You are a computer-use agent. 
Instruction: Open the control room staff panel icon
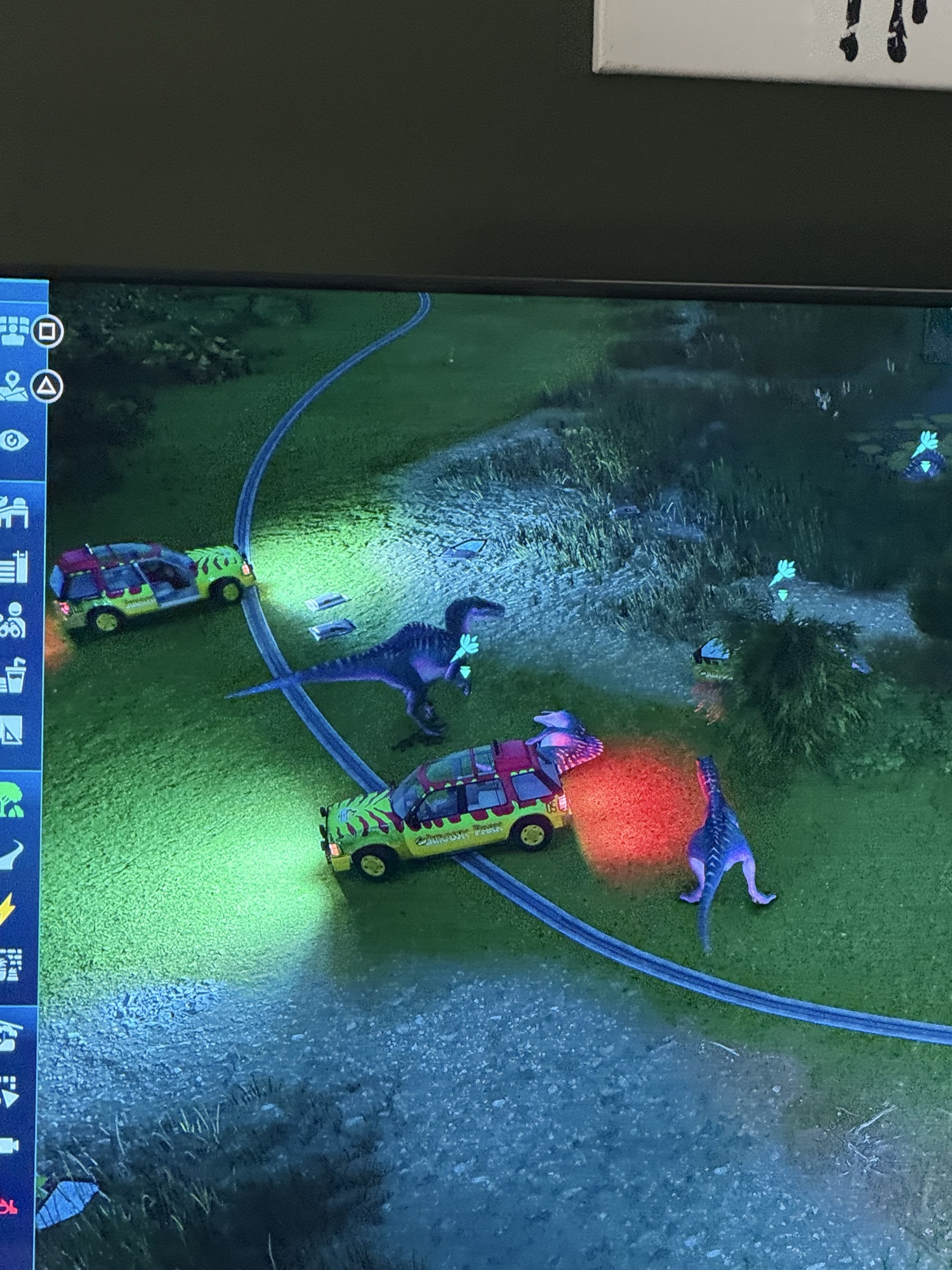[x=14, y=331]
